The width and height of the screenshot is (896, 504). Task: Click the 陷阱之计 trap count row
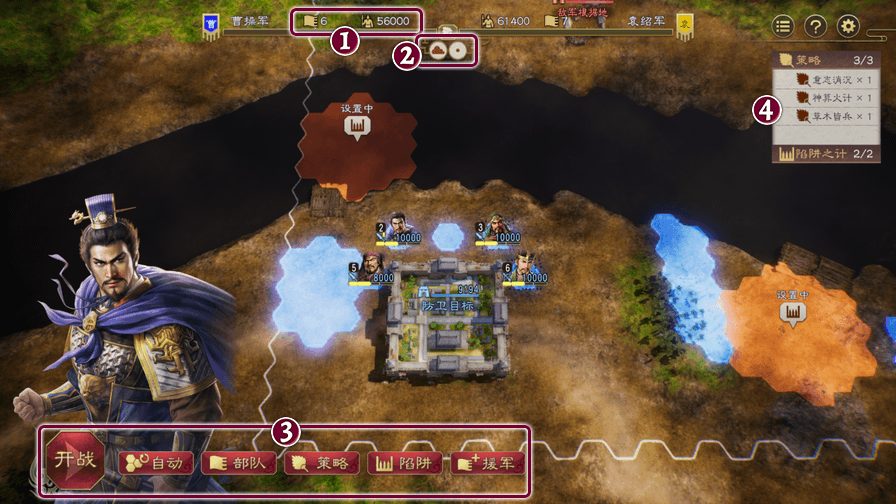(826, 154)
